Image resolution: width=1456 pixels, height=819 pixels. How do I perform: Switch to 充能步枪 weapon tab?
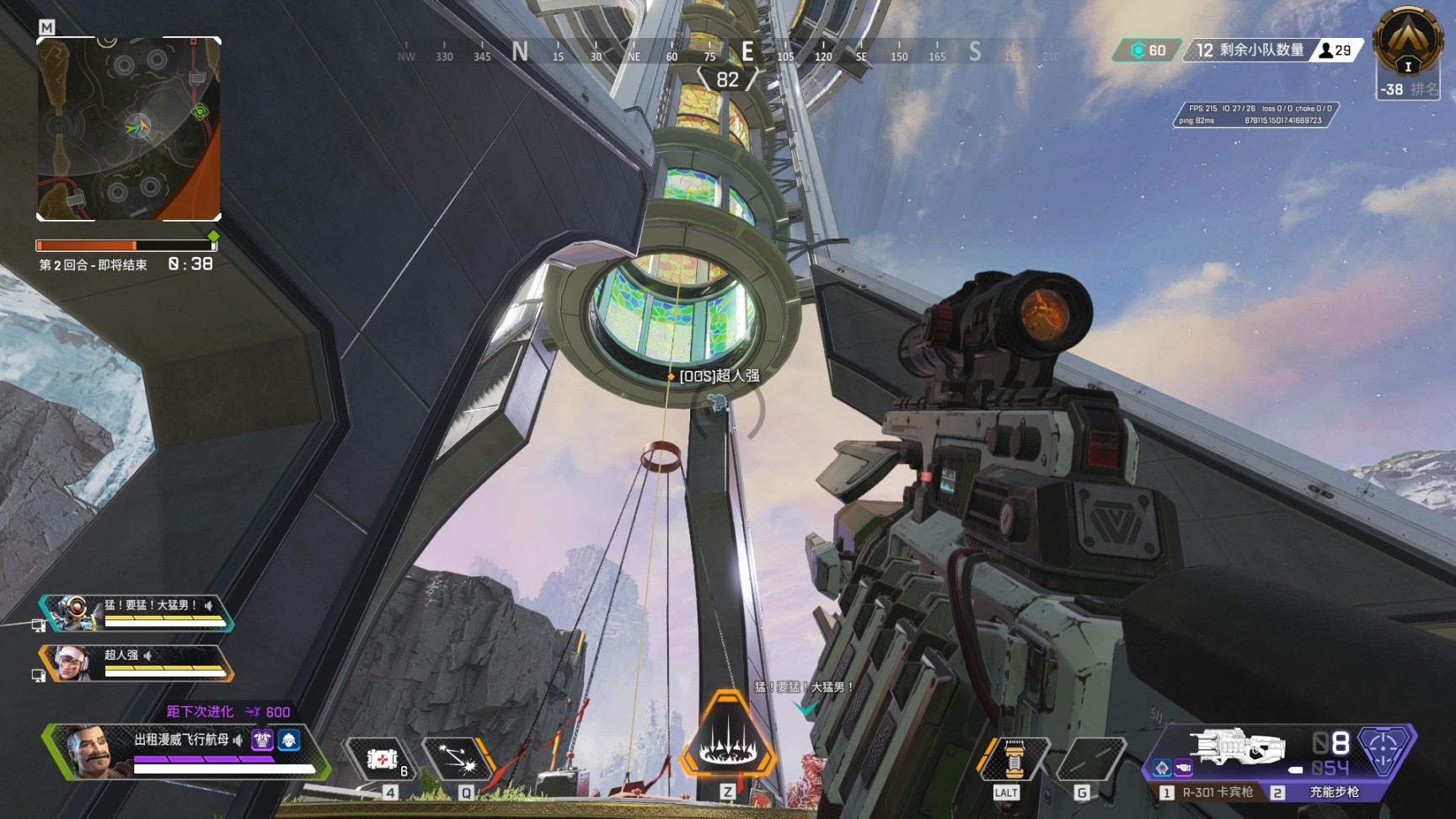[x=1325, y=793]
